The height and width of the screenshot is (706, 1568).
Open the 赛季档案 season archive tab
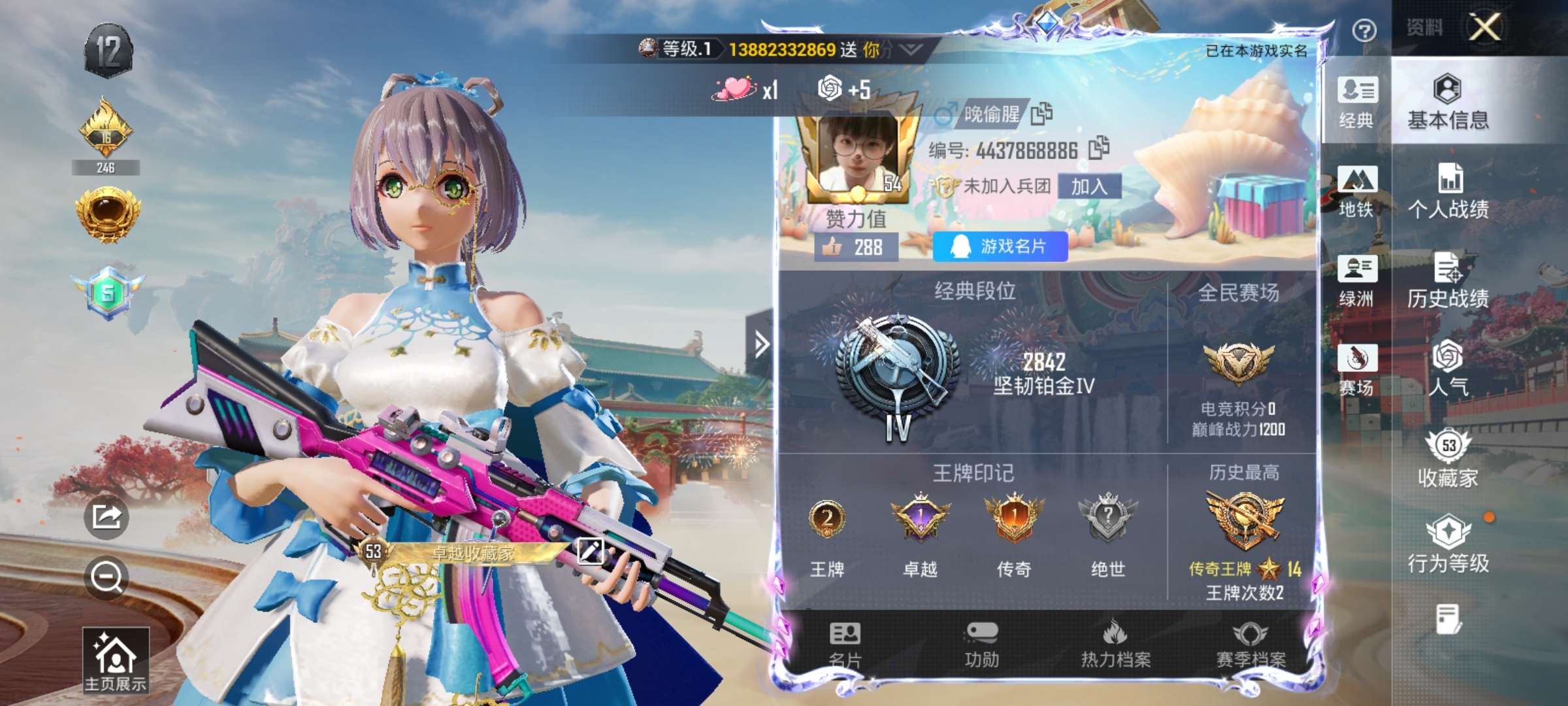click(x=1250, y=645)
